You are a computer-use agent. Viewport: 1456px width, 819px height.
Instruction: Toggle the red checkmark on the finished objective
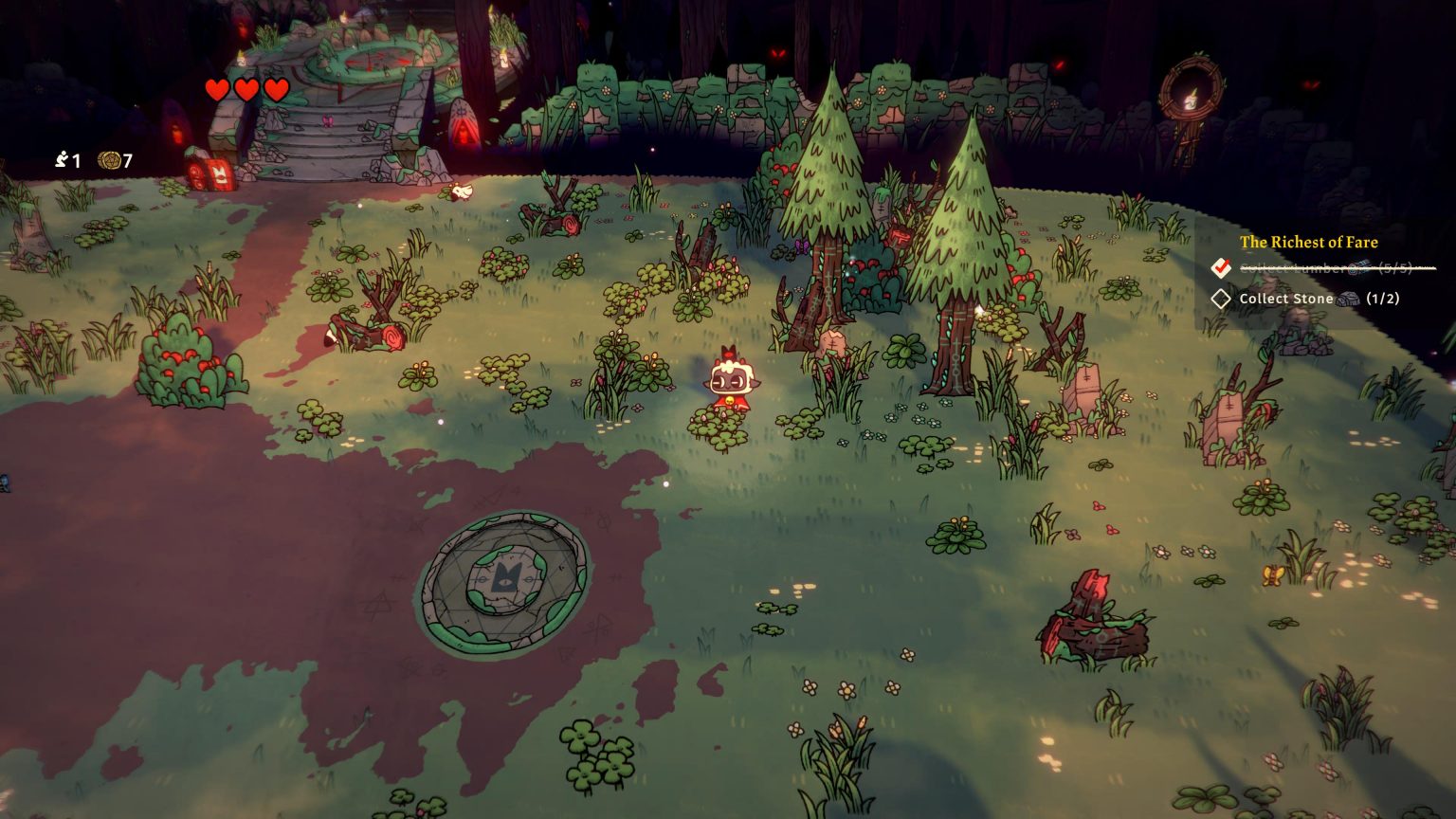1222,269
